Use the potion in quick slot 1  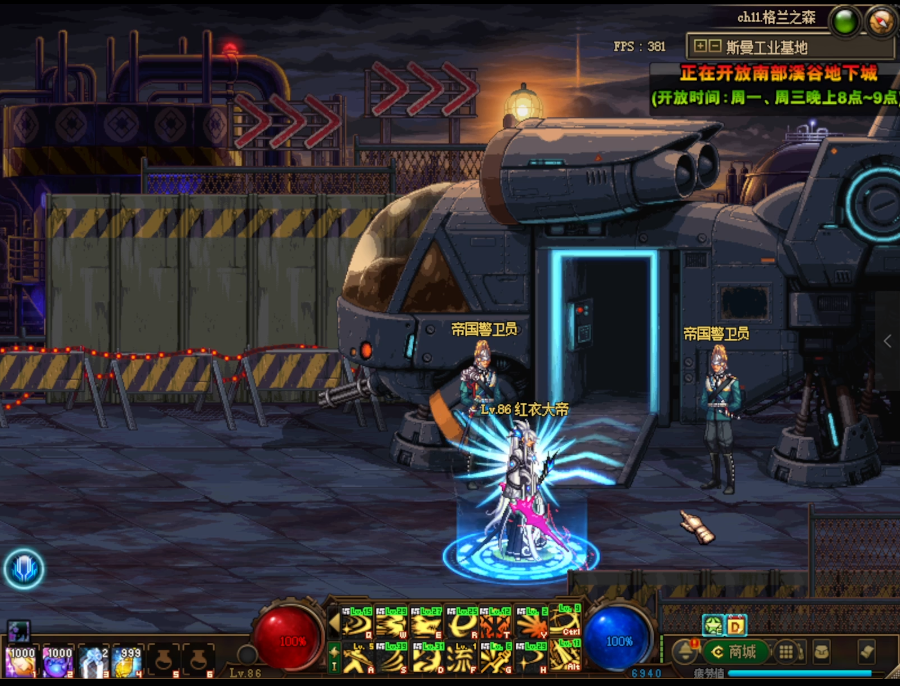pyautogui.click(x=20, y=661)
